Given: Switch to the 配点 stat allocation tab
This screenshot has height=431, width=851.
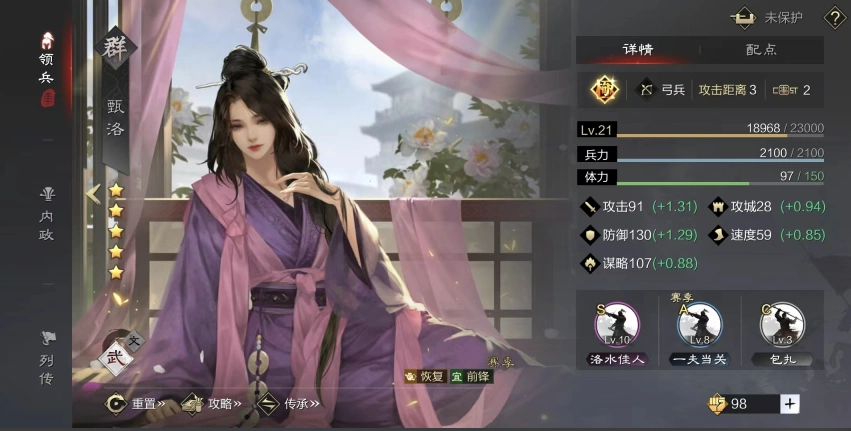Looking at the screenshot, I should tap(761, 49).
